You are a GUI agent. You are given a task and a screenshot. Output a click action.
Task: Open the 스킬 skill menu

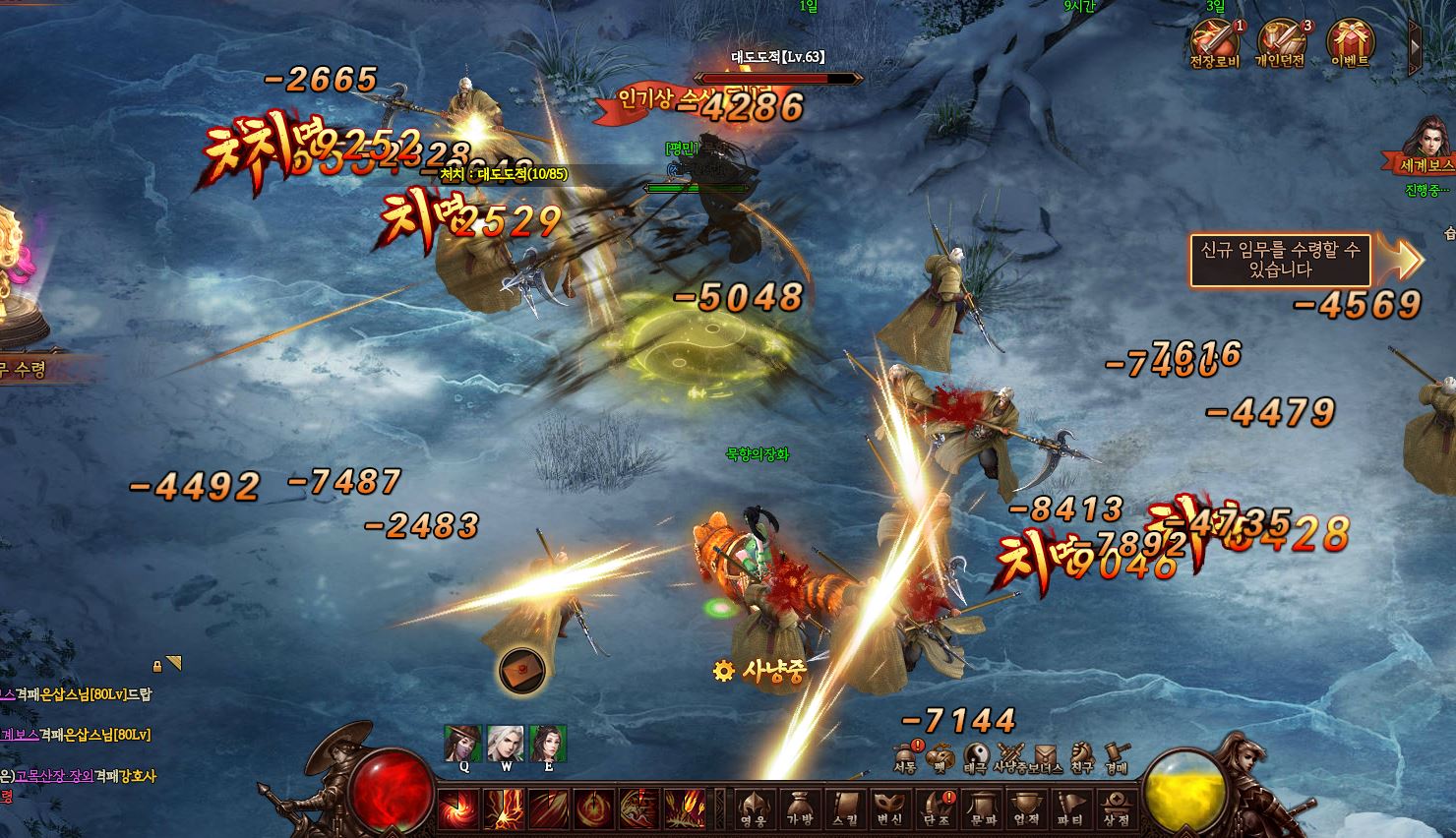click(845, 808)
